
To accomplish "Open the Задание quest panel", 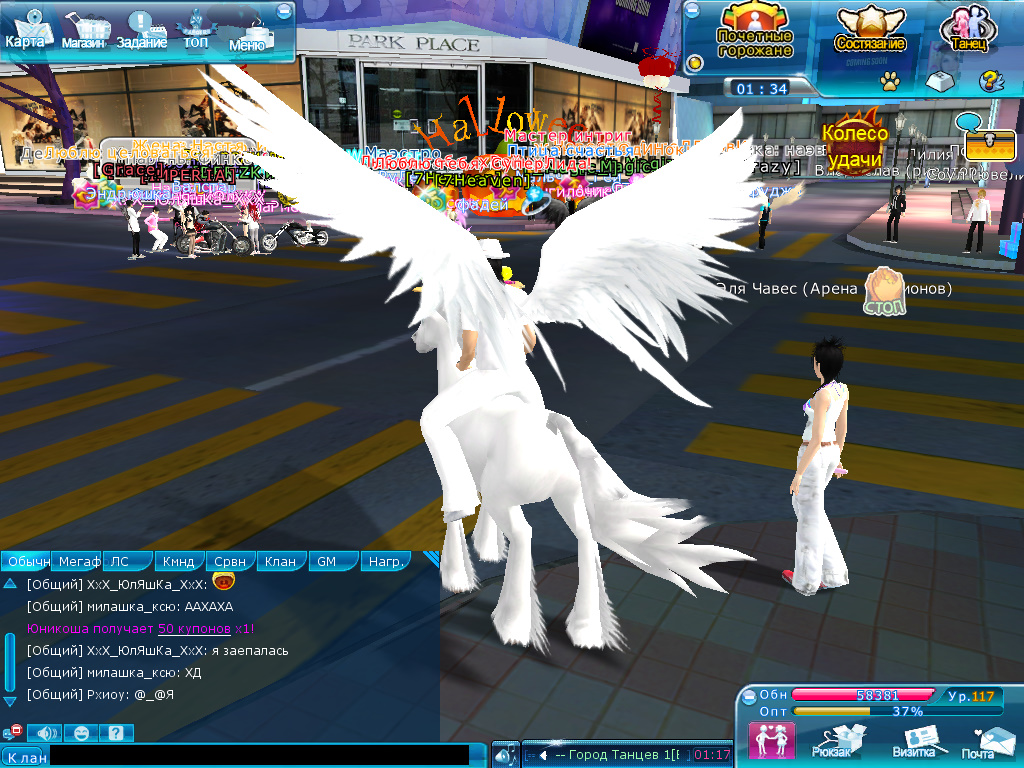I will point(141,31).
